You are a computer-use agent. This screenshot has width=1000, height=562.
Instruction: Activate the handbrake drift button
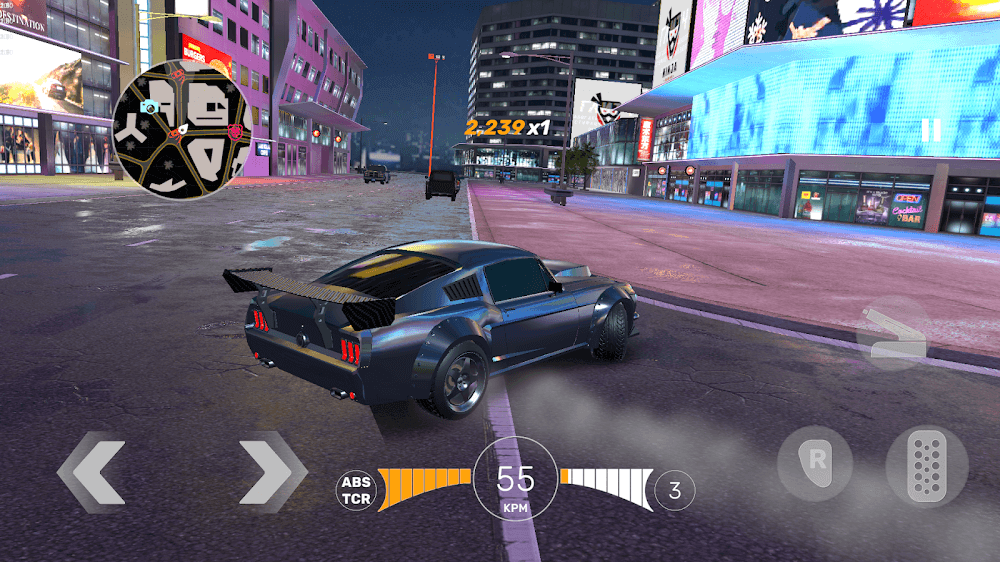point(892,333)
